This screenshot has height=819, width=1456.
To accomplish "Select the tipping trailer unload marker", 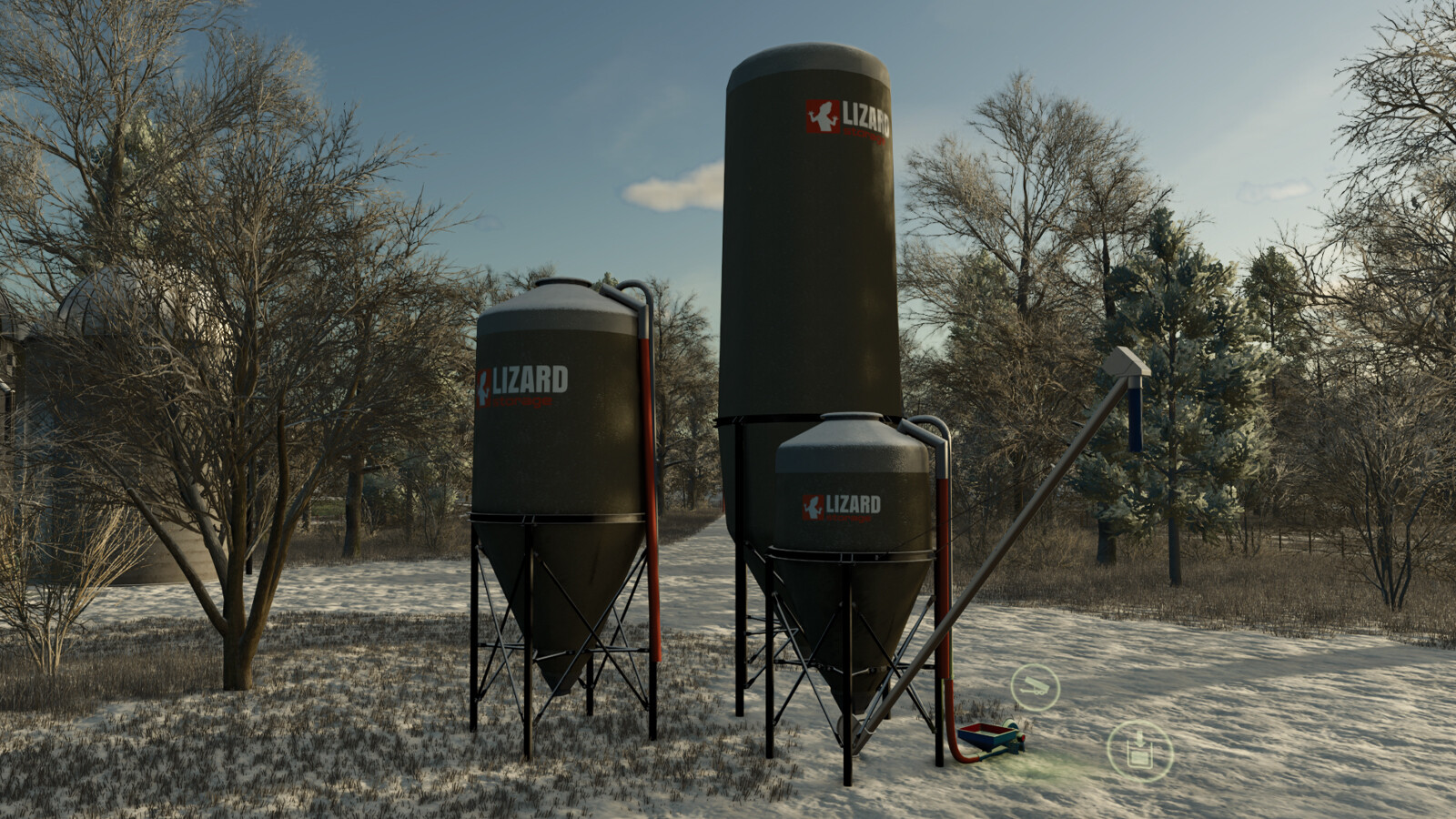I will (1036, 686).
